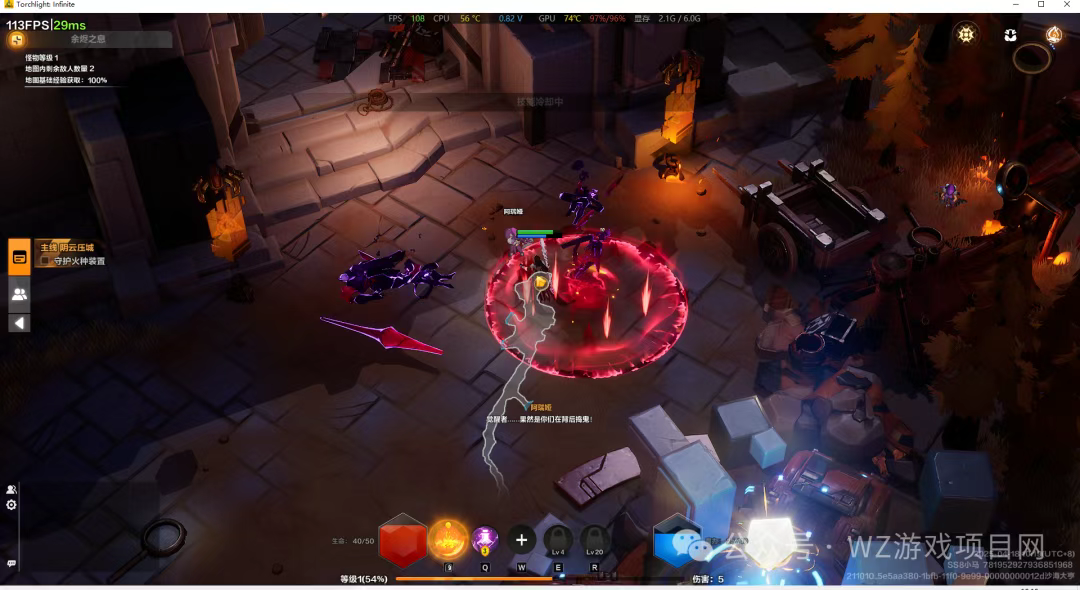The width and height of the screenshot is (1080, 590).
Task: Open the chat bubble icon
Action: tap(12, 563)
